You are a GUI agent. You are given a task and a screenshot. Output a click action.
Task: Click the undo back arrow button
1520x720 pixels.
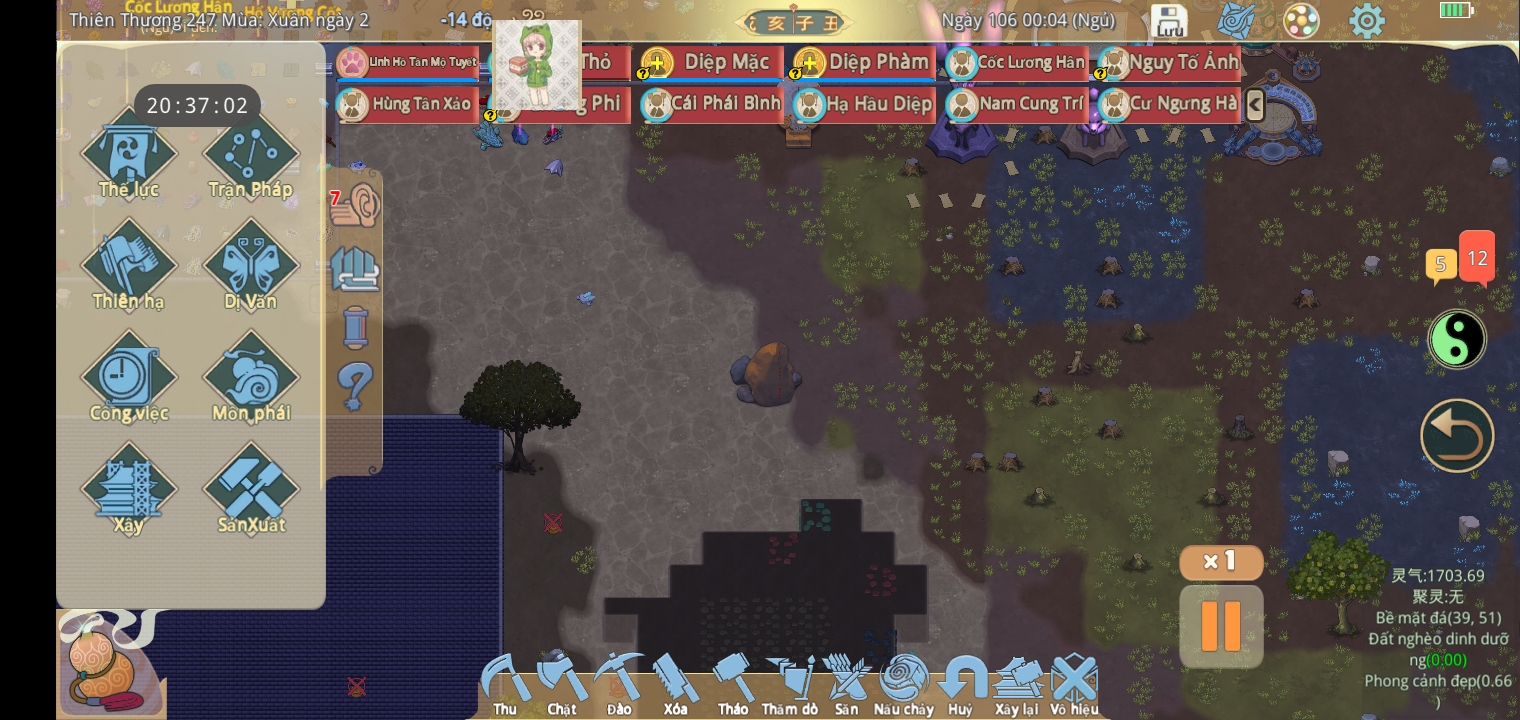[1457, 435]
